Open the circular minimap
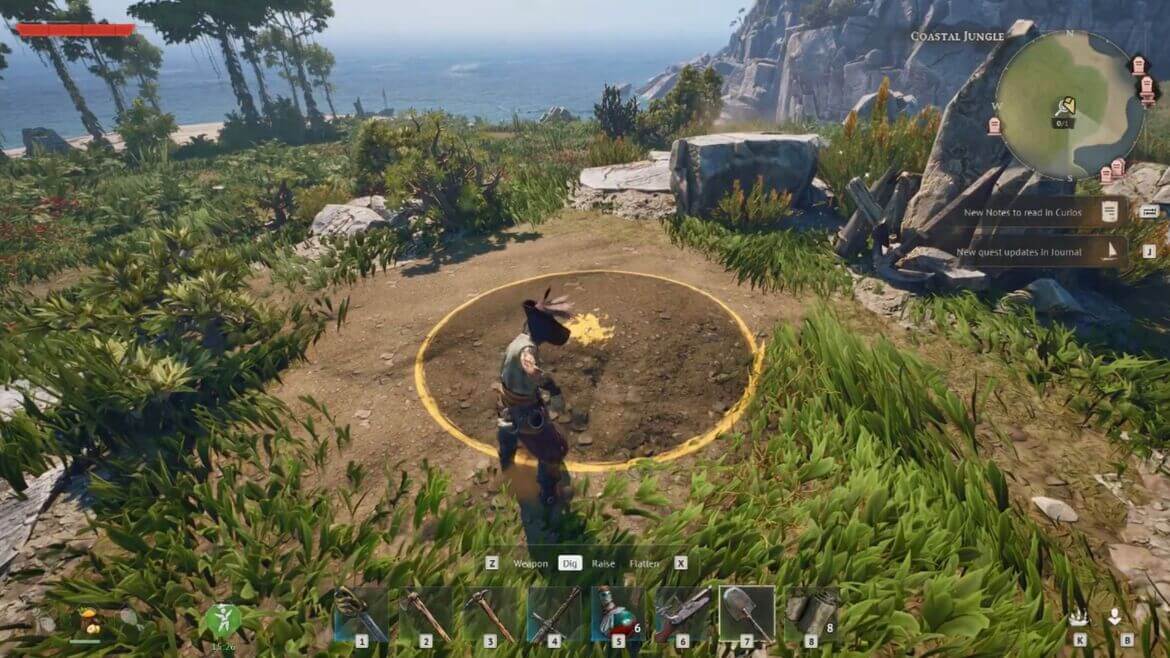The height and width of the screenshot is (658, 1170). [1069, 105]
